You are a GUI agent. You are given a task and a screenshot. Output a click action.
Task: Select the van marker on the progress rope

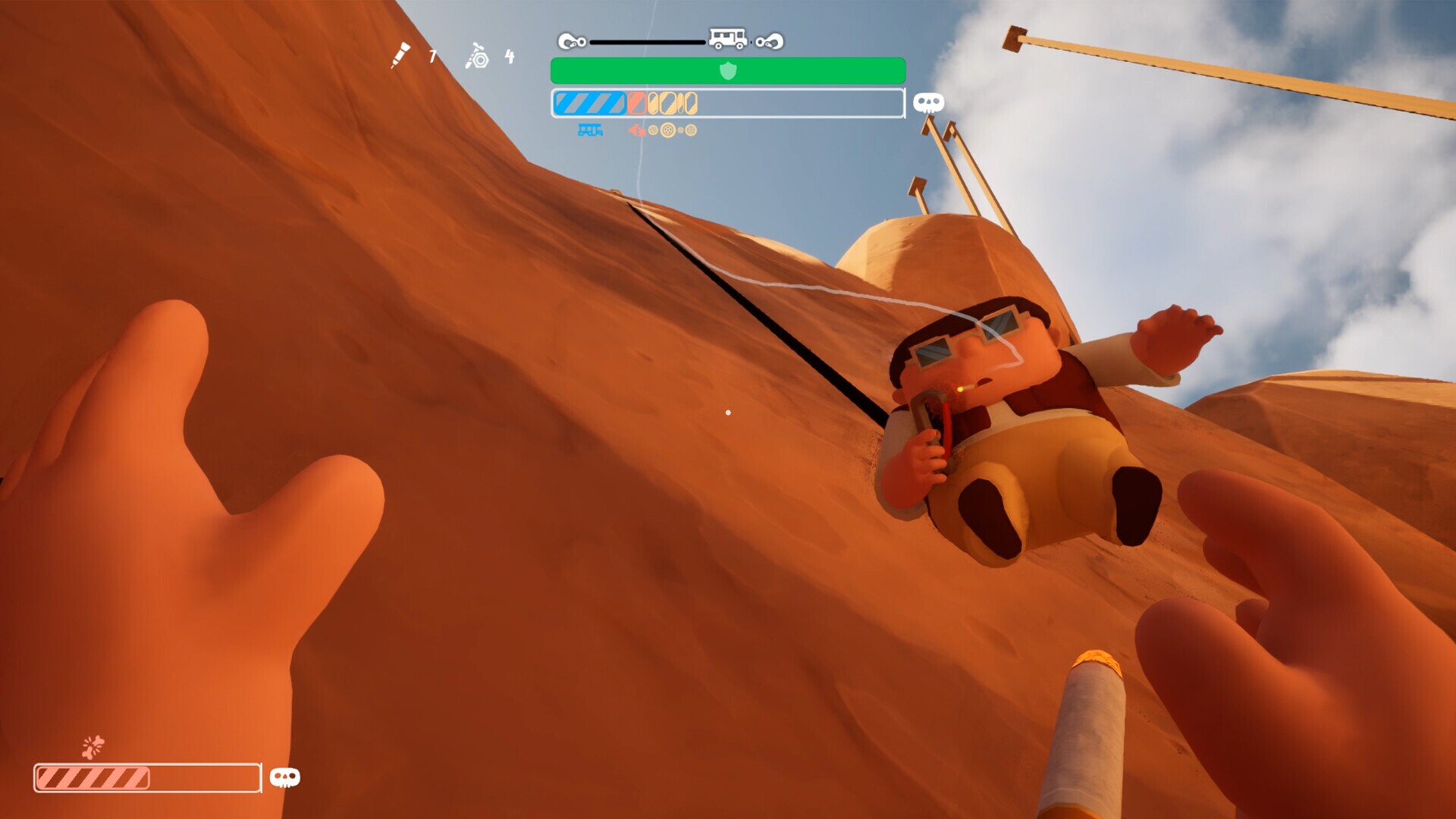click(x=727, y=39)
